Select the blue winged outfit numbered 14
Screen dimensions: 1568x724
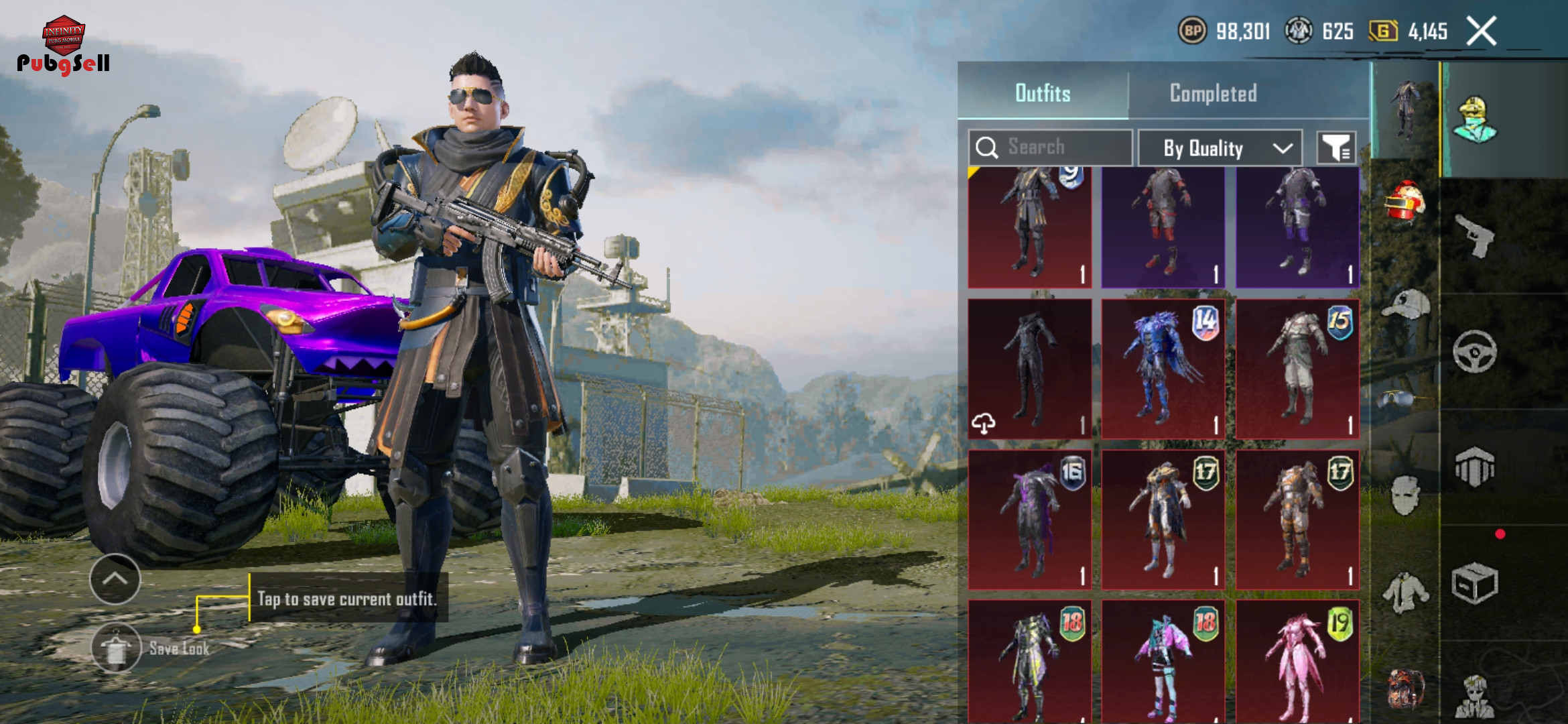pos(1163,369)
